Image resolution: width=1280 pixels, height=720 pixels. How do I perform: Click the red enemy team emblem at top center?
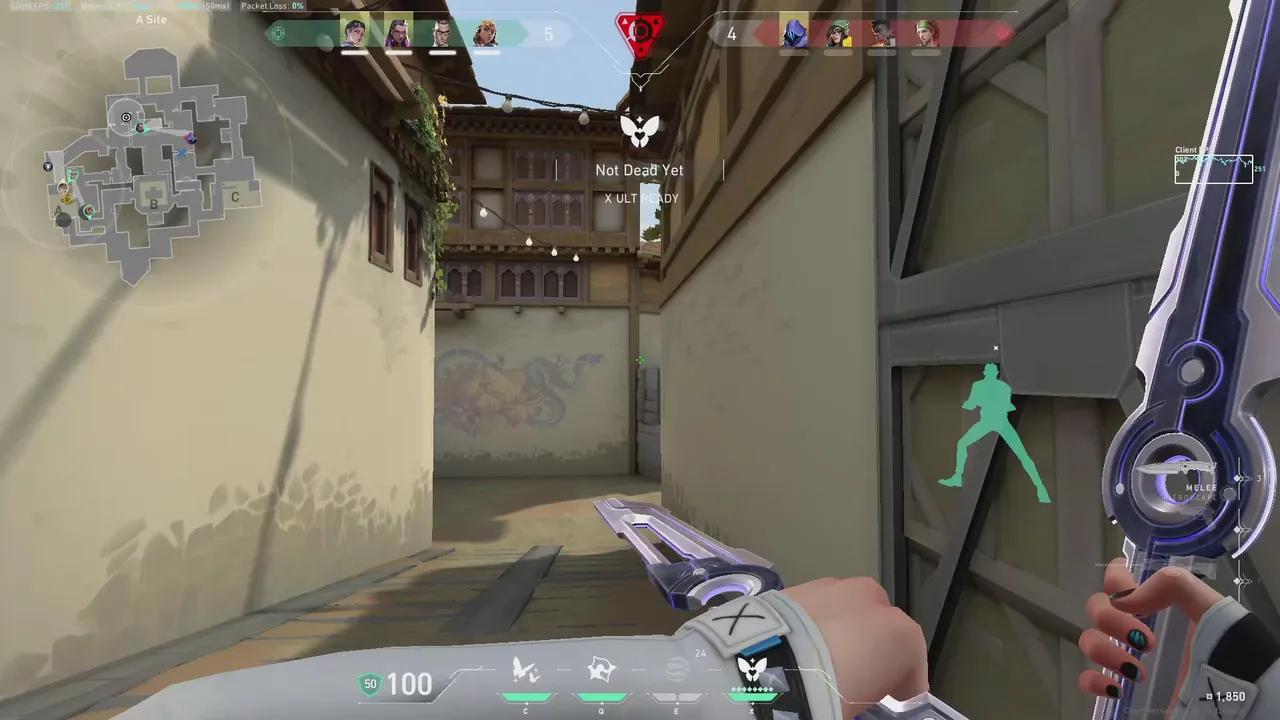pyautogui.click(x=638, y=31)
